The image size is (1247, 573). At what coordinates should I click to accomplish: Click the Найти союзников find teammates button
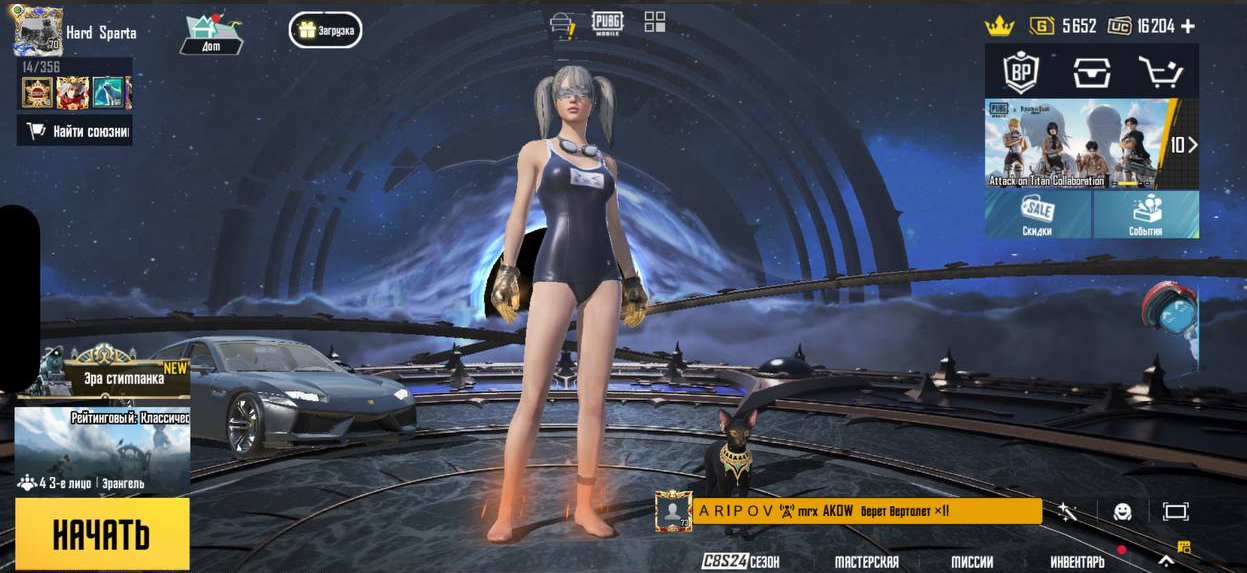tap(75, 130)
